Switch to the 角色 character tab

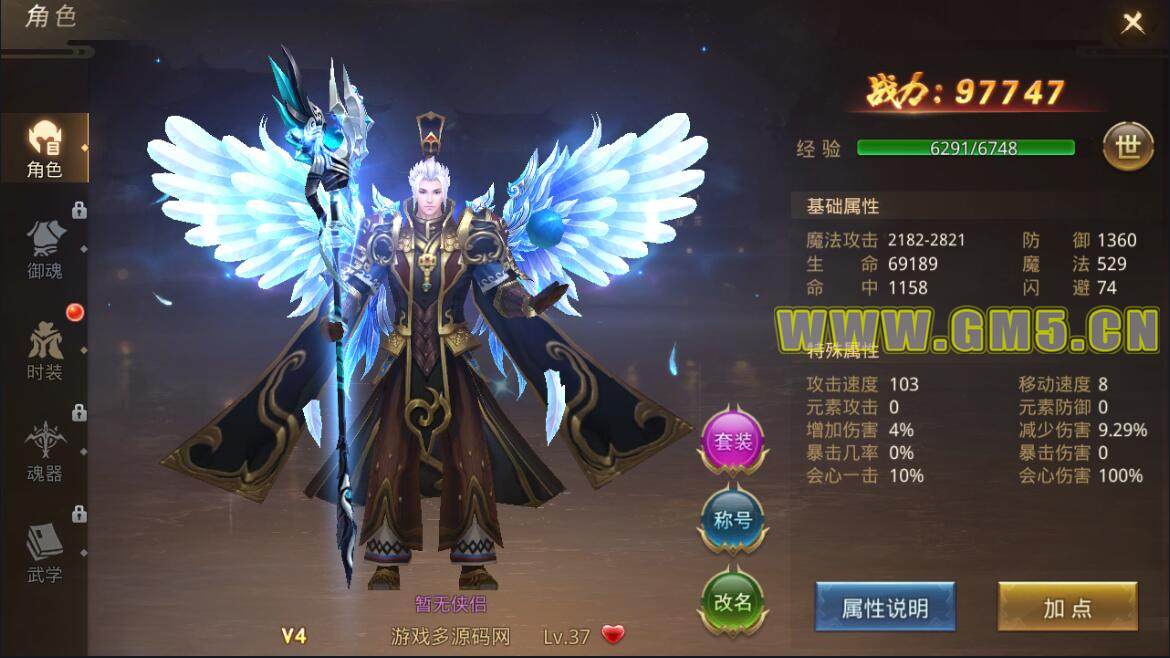(x=45, y=148)
